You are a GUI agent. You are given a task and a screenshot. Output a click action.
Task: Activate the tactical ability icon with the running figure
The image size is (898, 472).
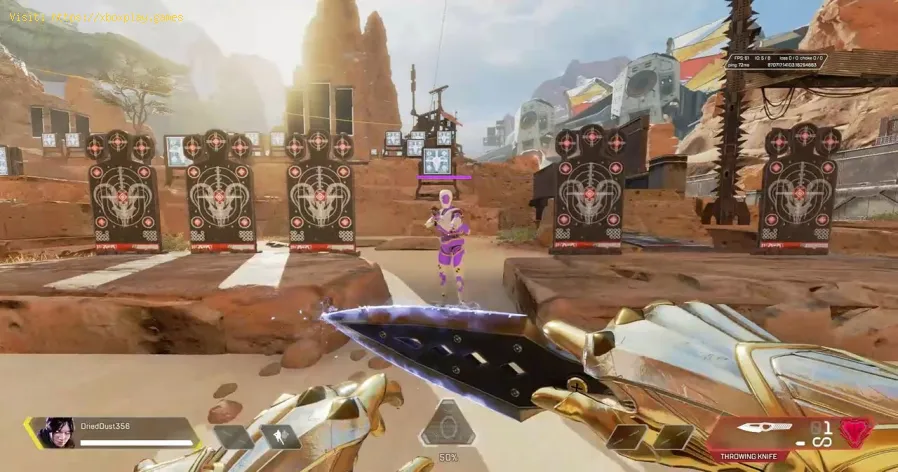[279, 438]
